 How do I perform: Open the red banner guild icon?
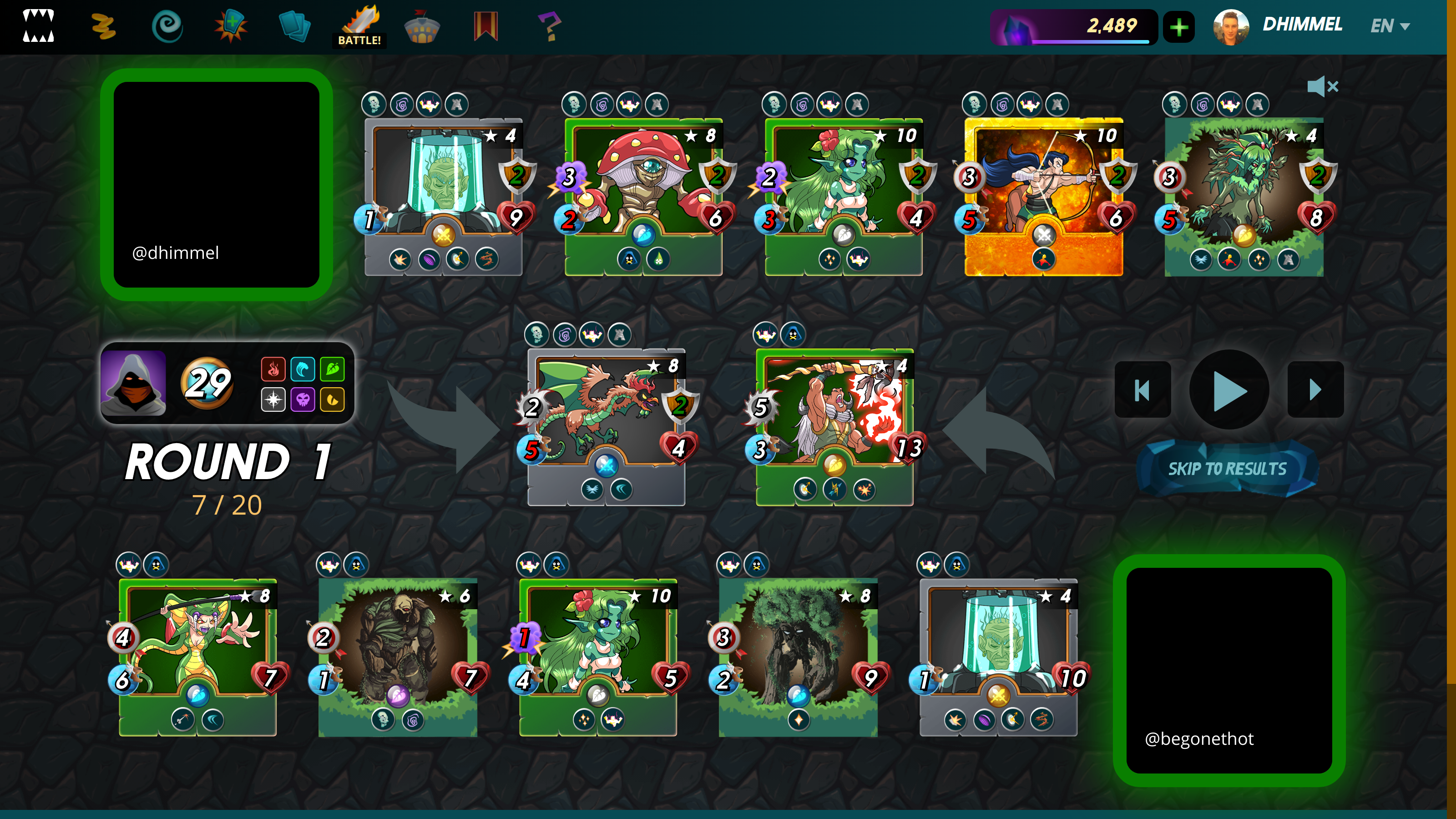click(485, 26)
